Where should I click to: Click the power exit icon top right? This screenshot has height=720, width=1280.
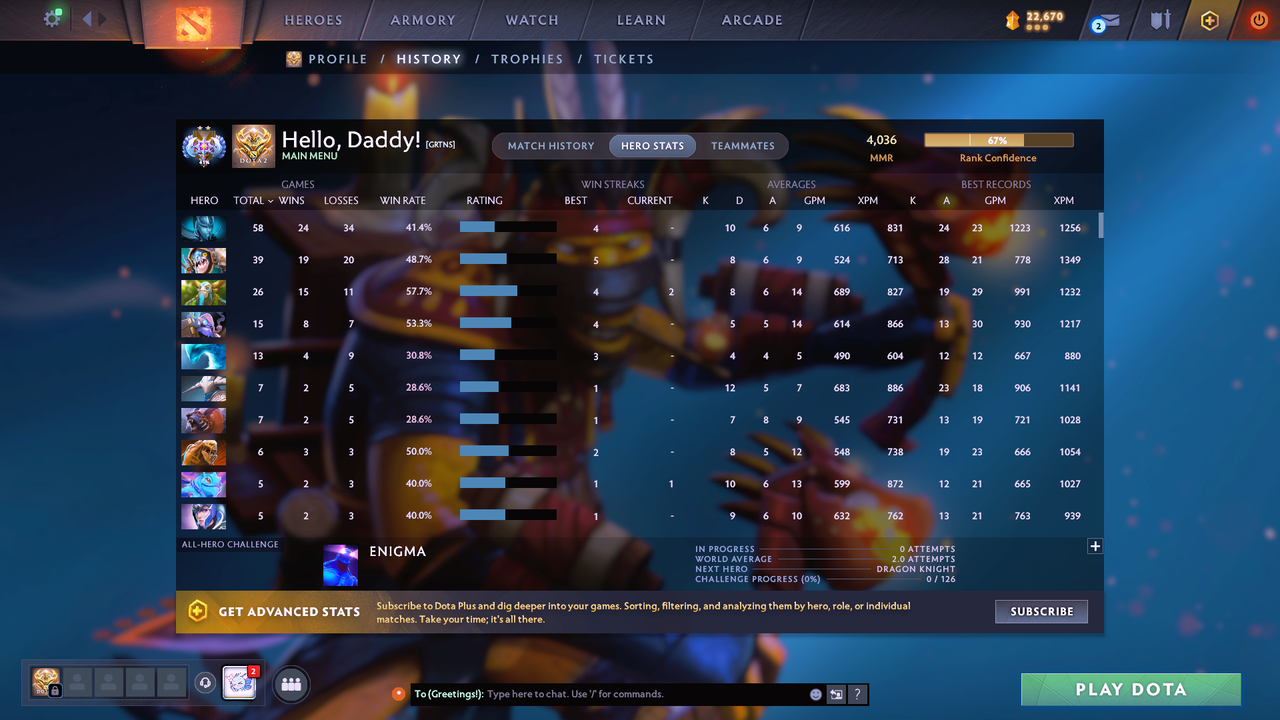1258,19
